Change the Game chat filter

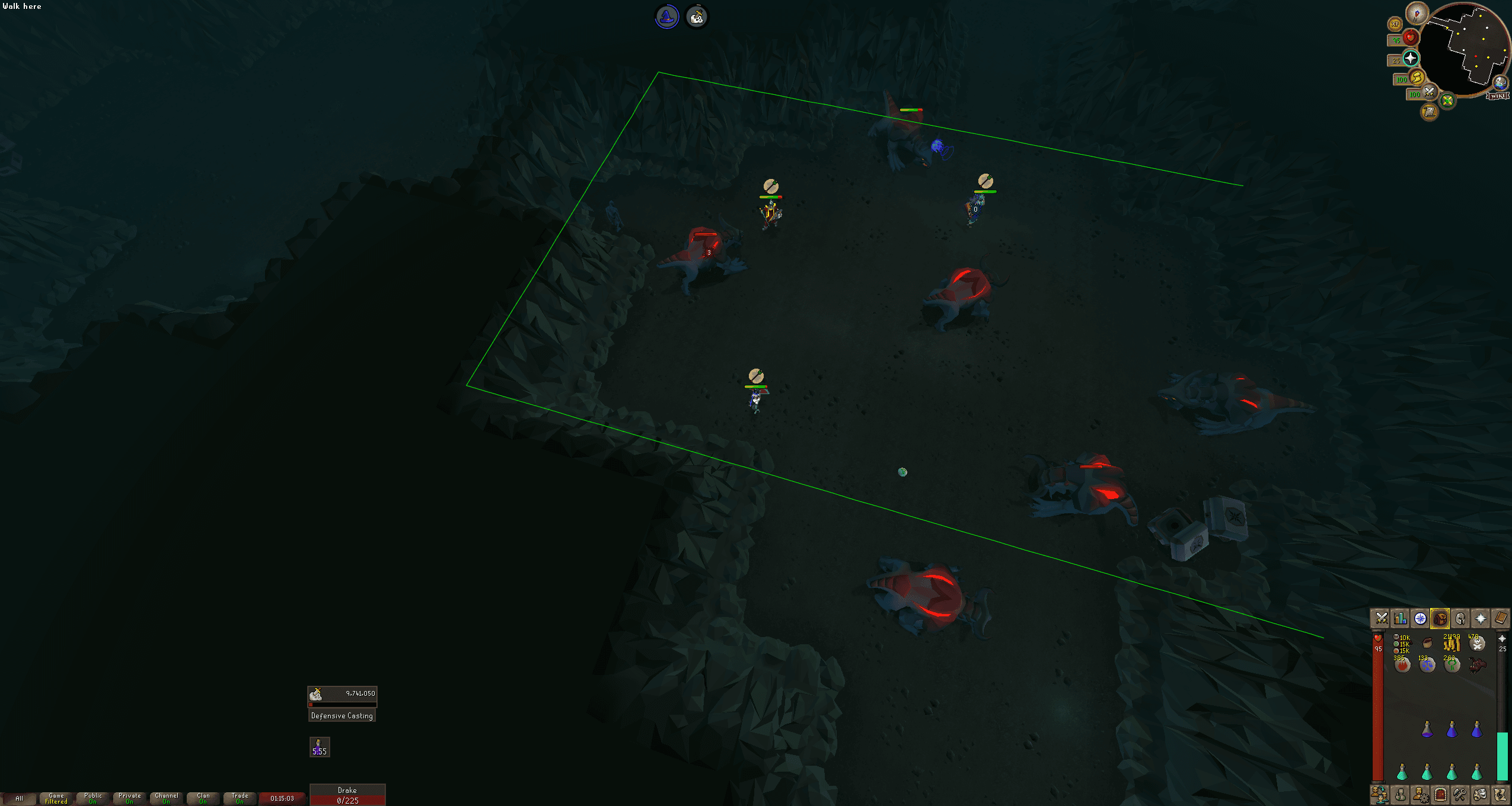[x=56, y=798]
